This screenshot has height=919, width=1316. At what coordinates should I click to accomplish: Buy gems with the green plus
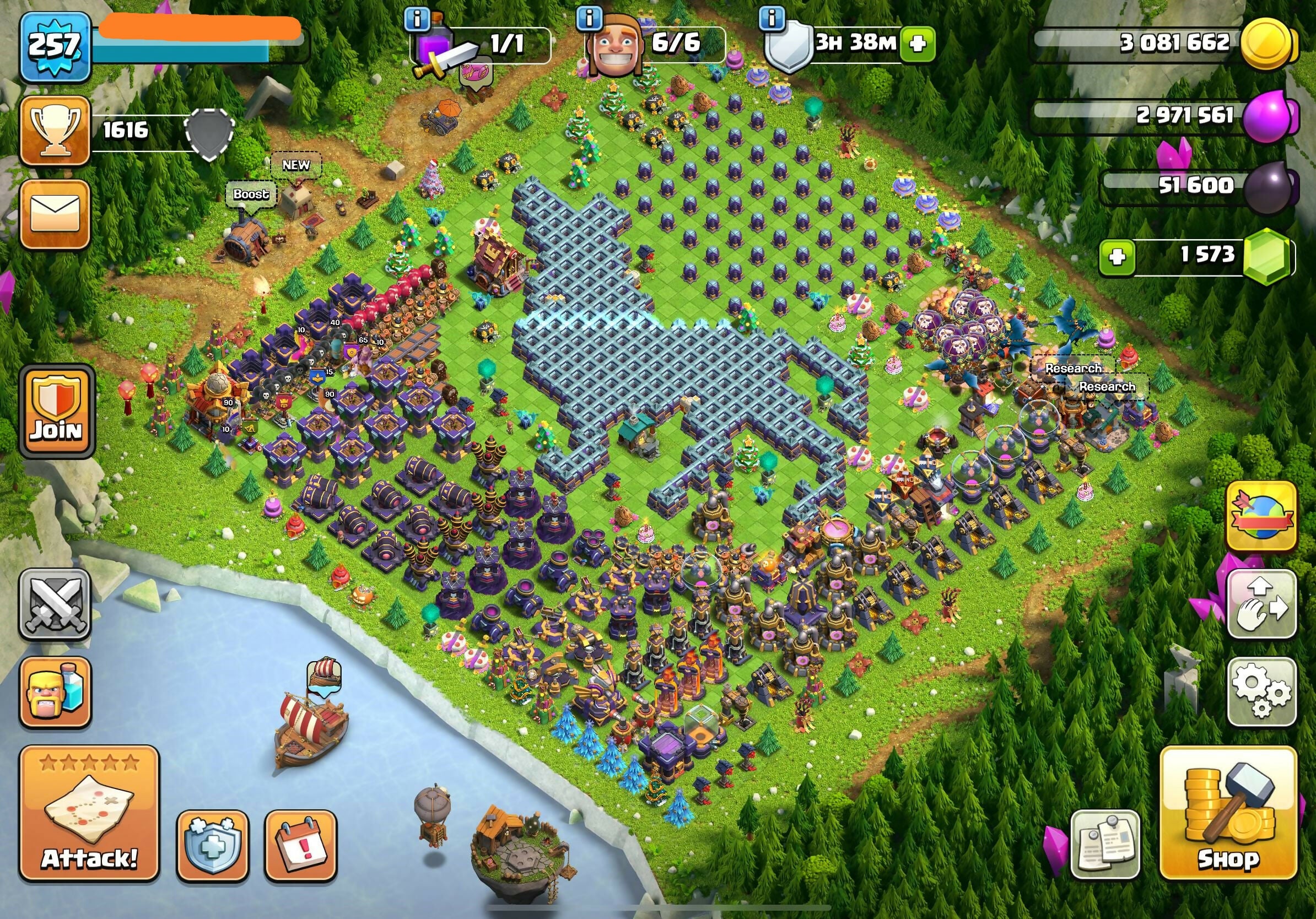click(1117, 257)
